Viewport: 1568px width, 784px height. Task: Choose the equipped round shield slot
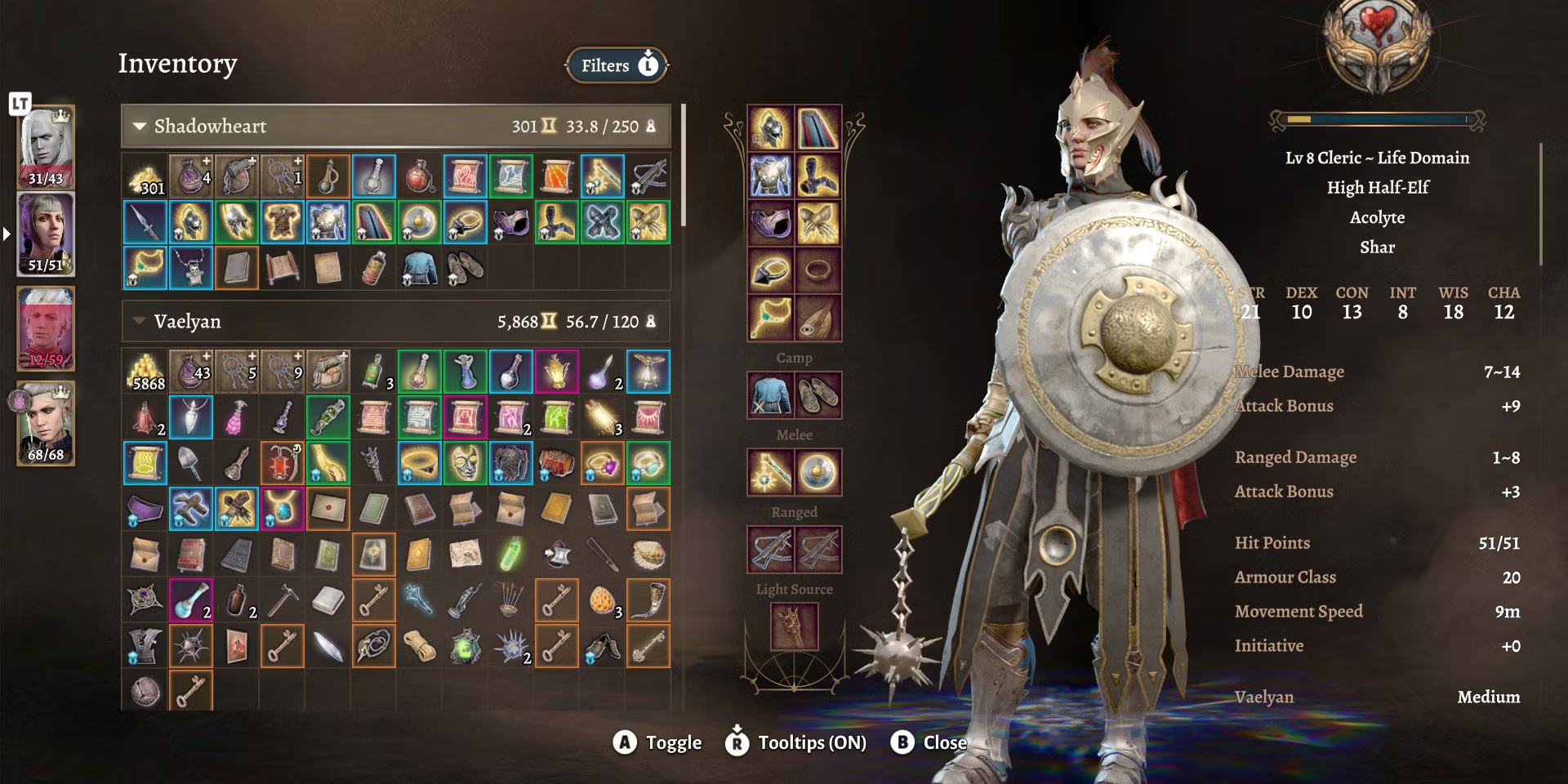818,472
